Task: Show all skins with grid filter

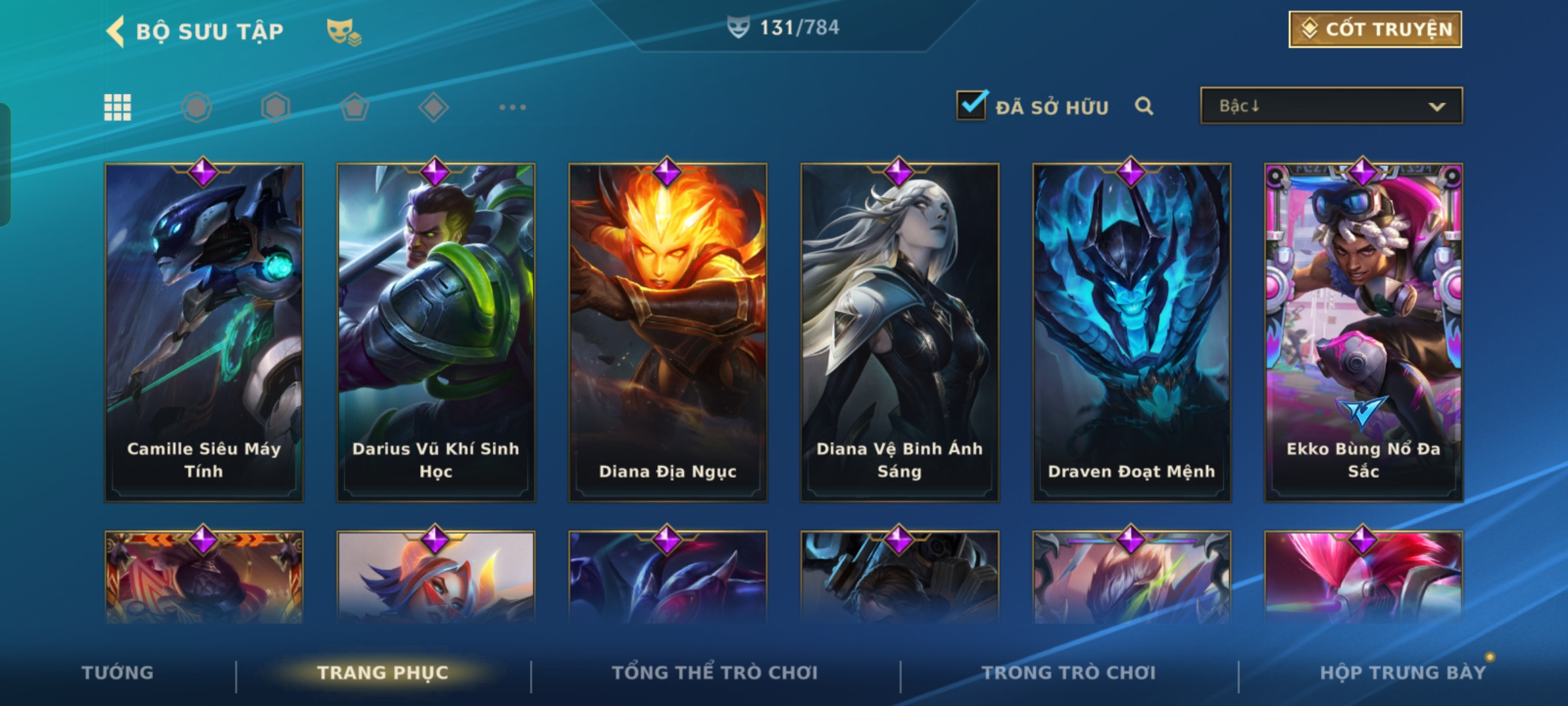Action: (x=118, y=107)
